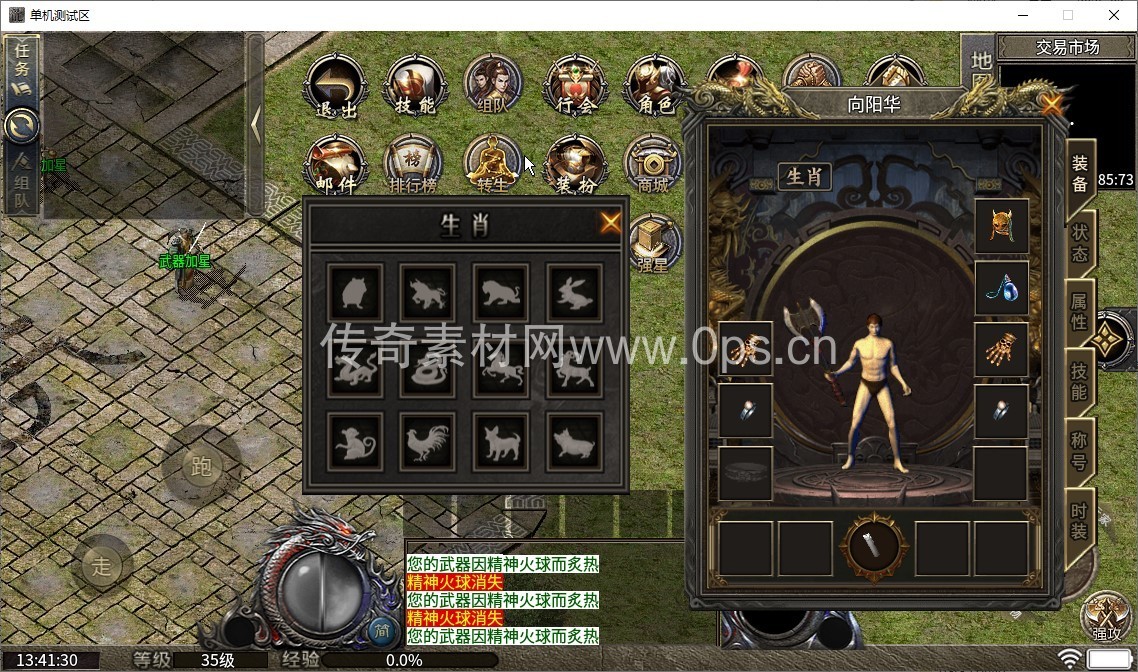1138x672 pixels.
Task: Select the rooster zodiac slot
Action: tap(427, 441)
